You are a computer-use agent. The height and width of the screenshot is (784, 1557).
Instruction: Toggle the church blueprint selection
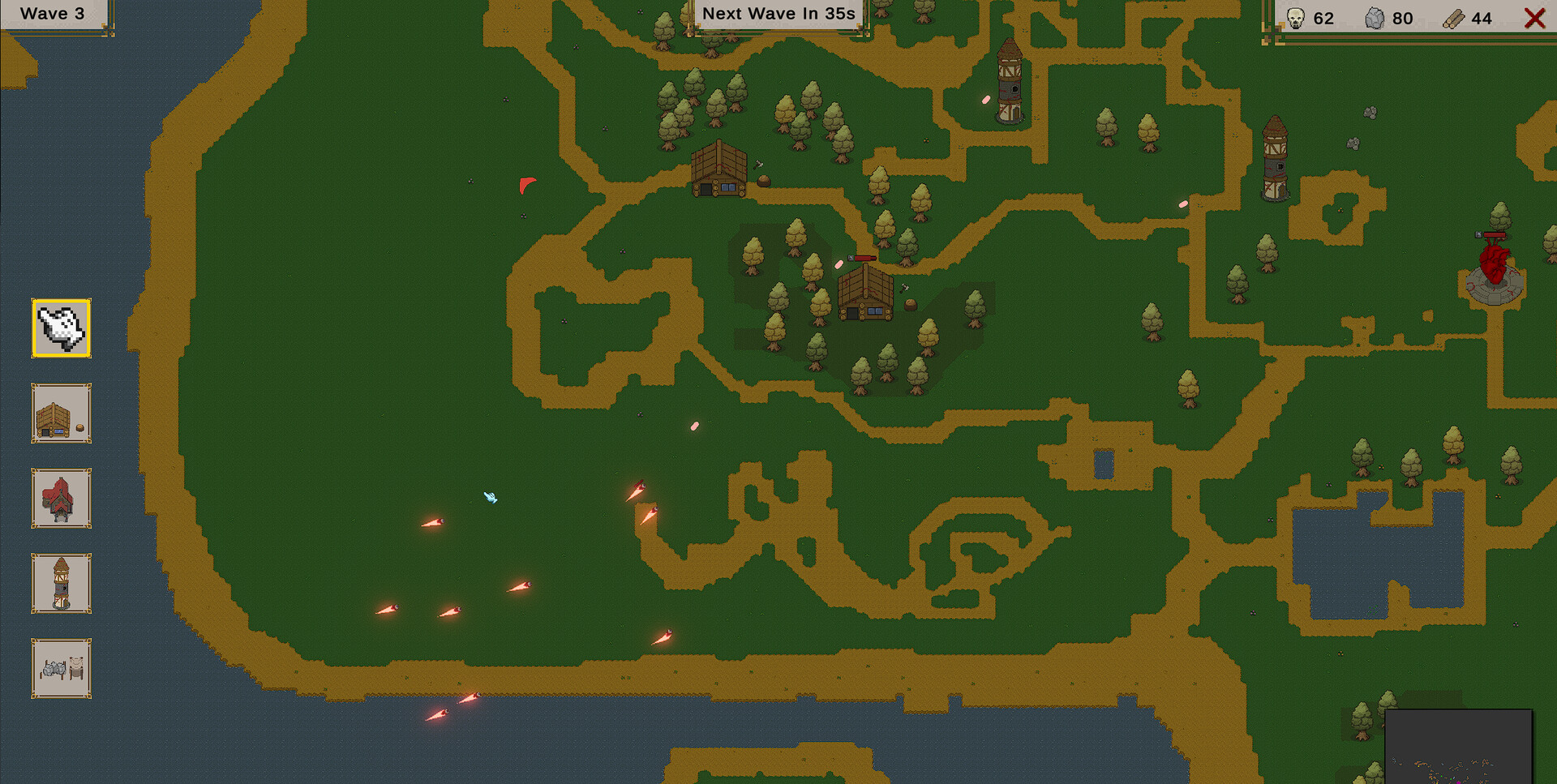[61, 499]
